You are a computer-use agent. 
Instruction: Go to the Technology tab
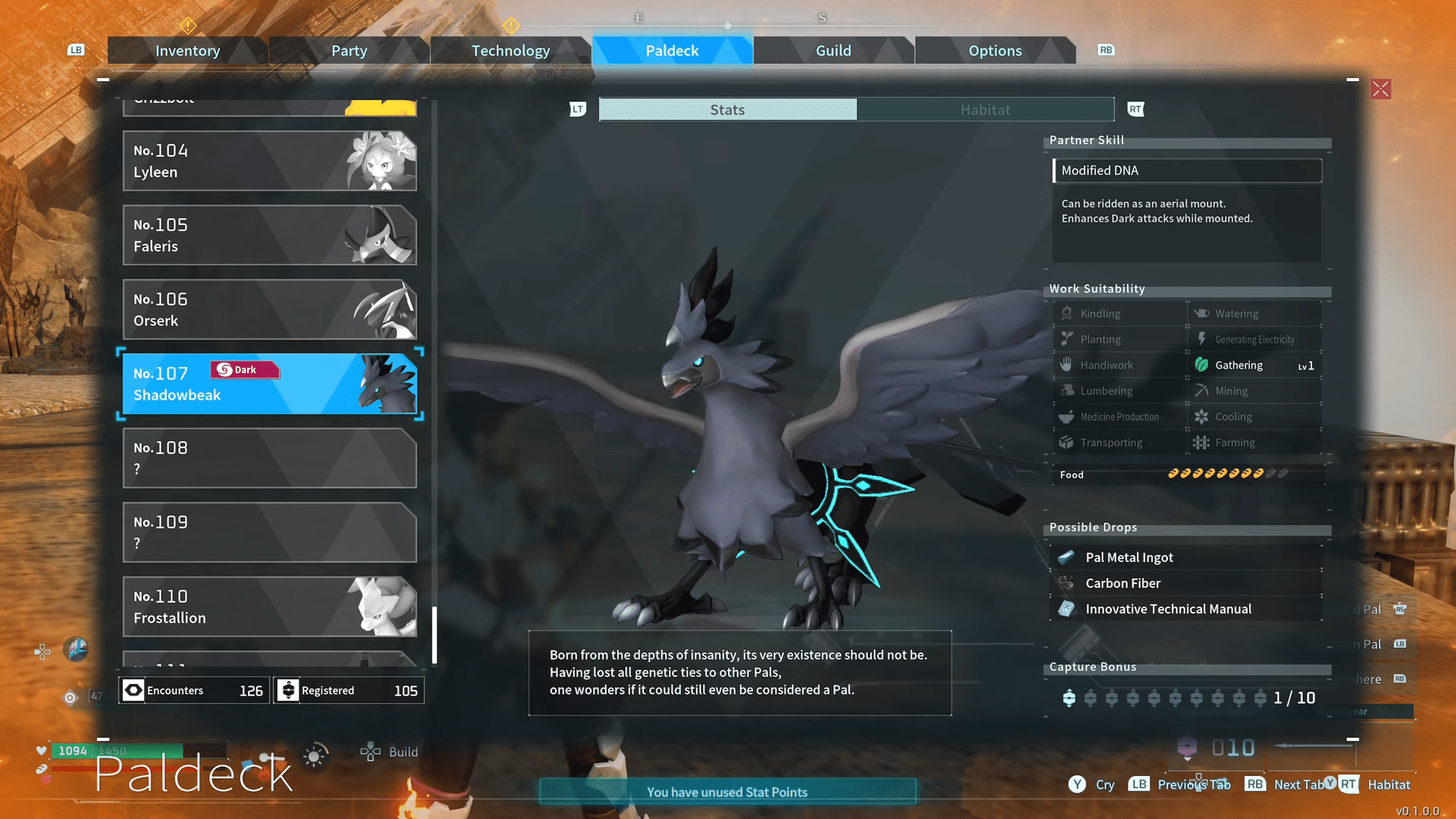point(510,51)
